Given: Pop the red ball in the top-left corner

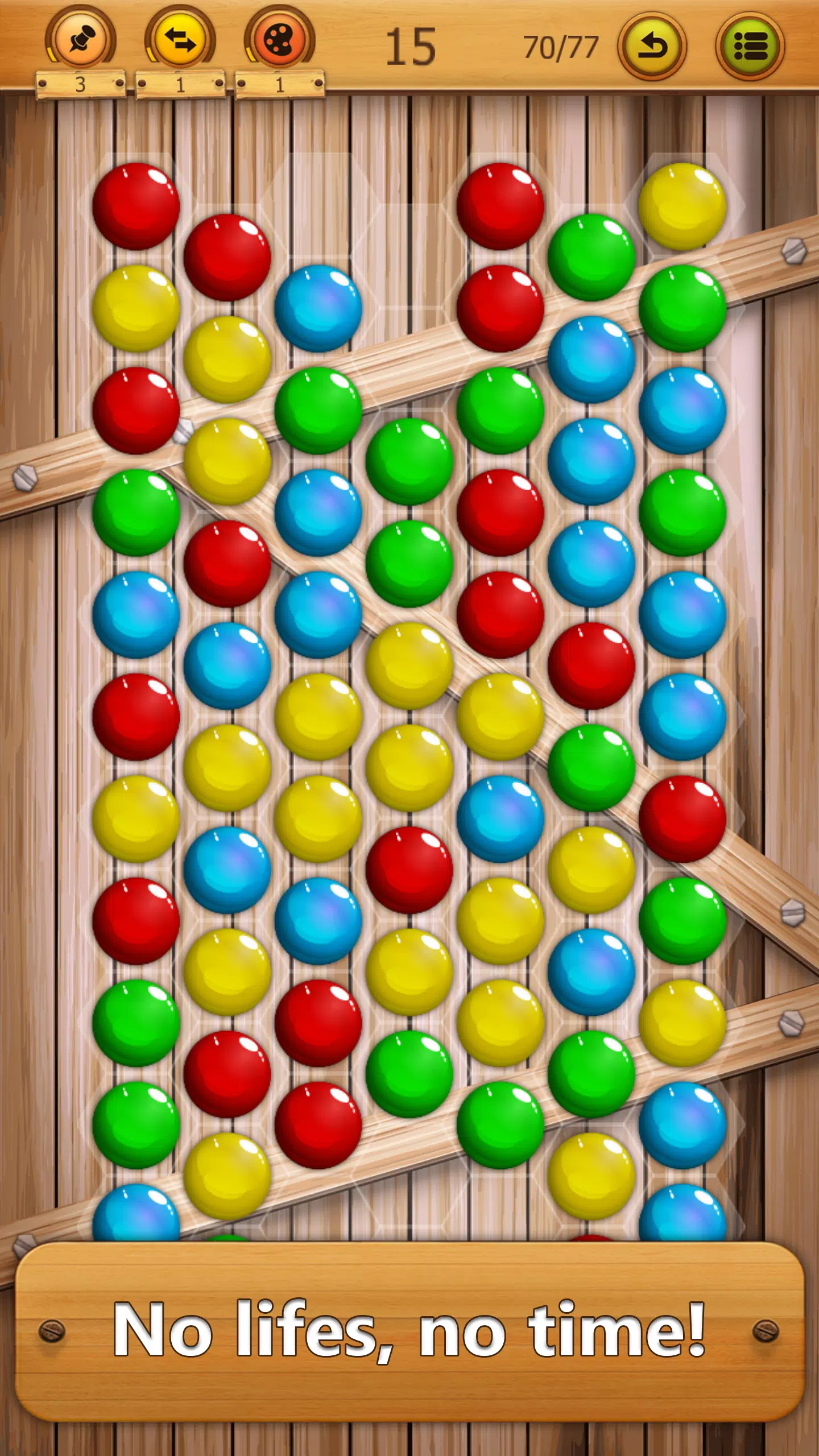Looking at the screenshot, I should [136, 205].
